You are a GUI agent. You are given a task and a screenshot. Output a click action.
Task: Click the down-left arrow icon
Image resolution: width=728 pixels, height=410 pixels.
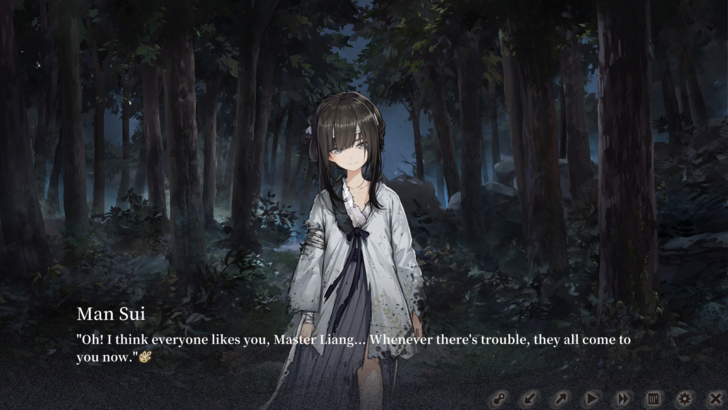(x=530, y=398)
